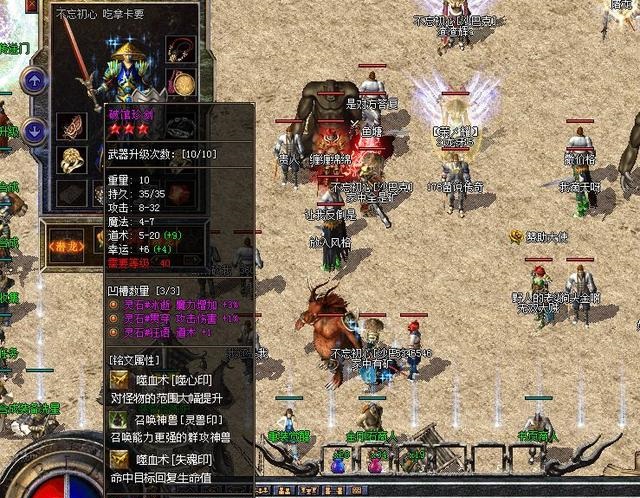Select the gold ring equipment slot
Image resolution: width=640 pixels, height=498 pixels.
(x=72, y=159)
